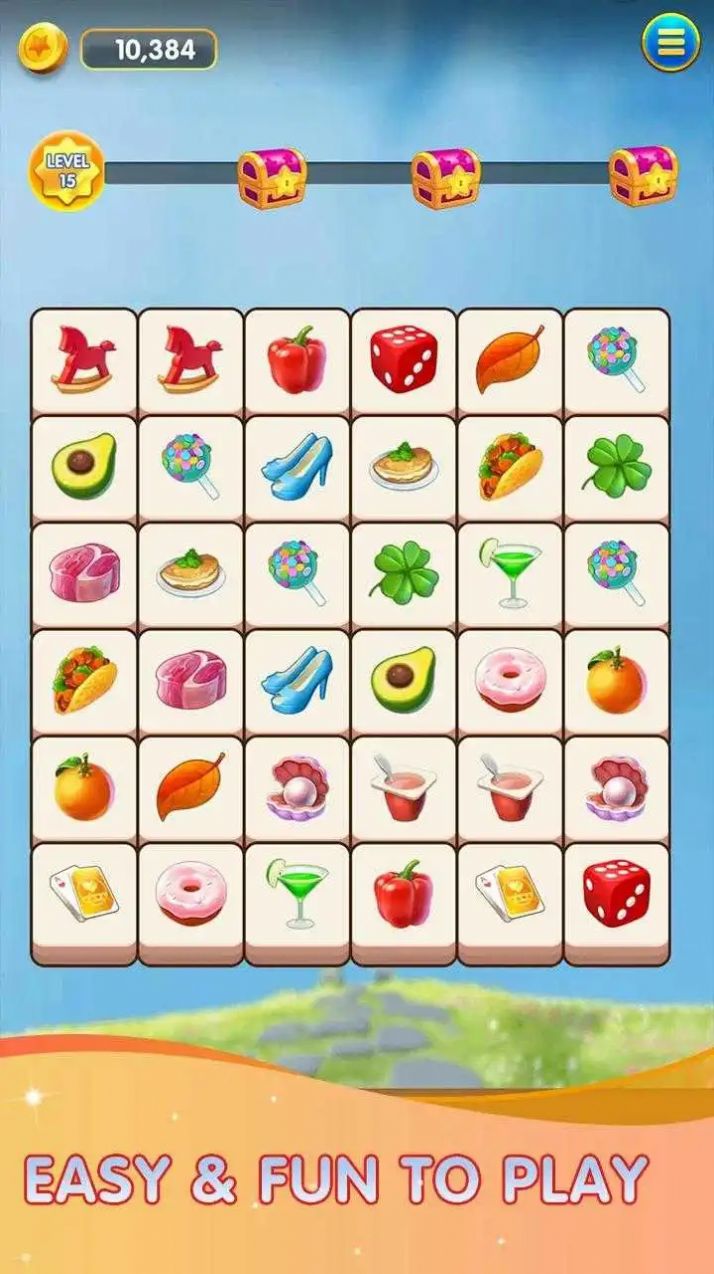Select the rocking horse tile beside the red pepper
Image resolution: width=714 pixels, height=1274 pixels.
point(191,360)
